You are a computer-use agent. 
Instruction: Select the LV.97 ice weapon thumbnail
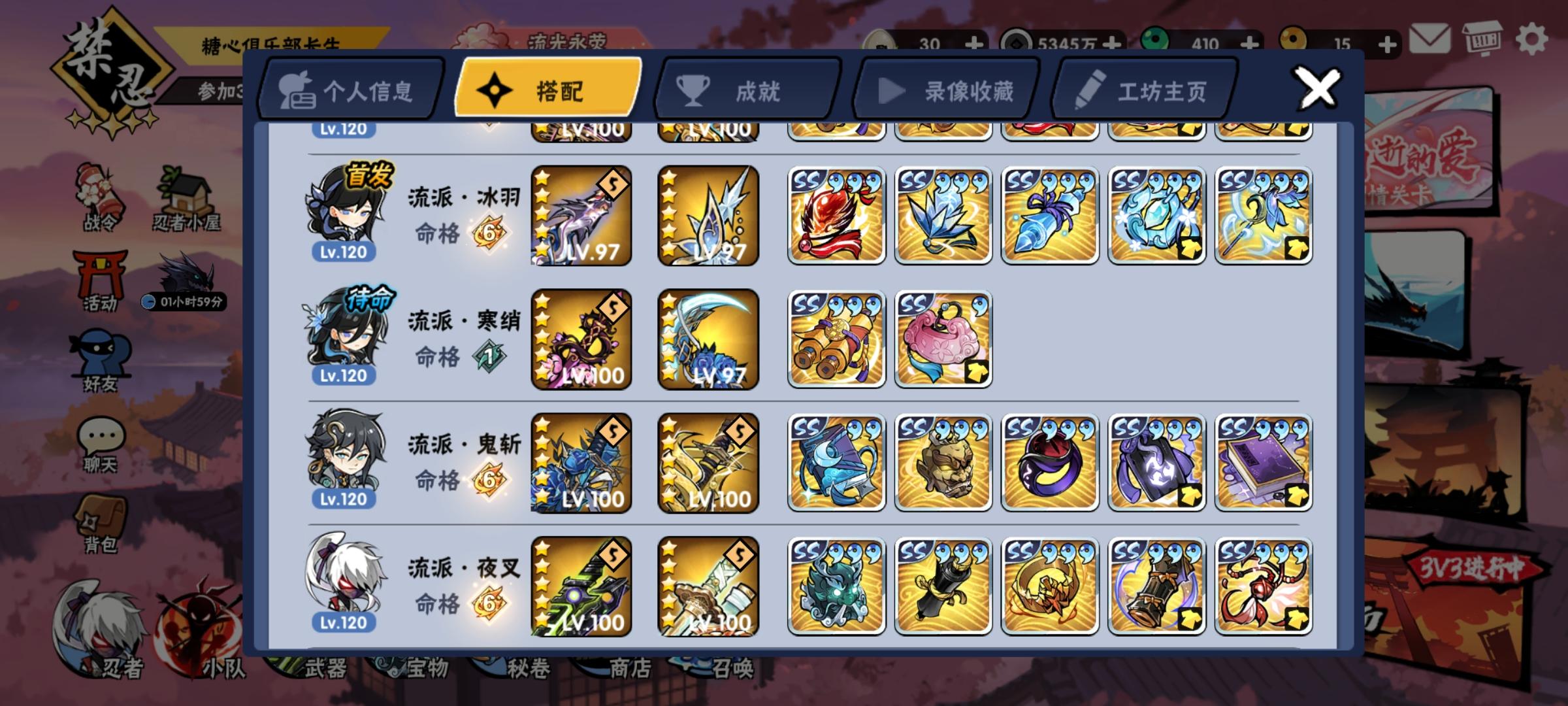pyautogui.click(x=708, y=216)
